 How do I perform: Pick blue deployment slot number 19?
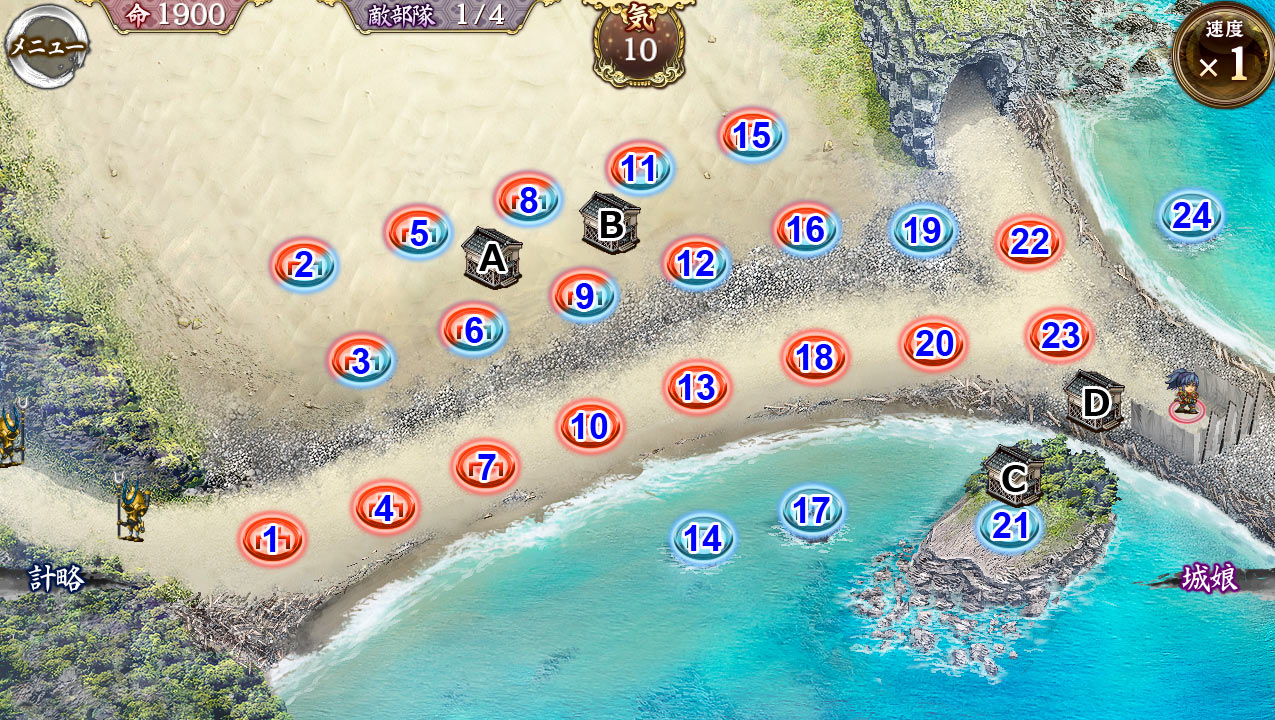click(x=922, y=231)
